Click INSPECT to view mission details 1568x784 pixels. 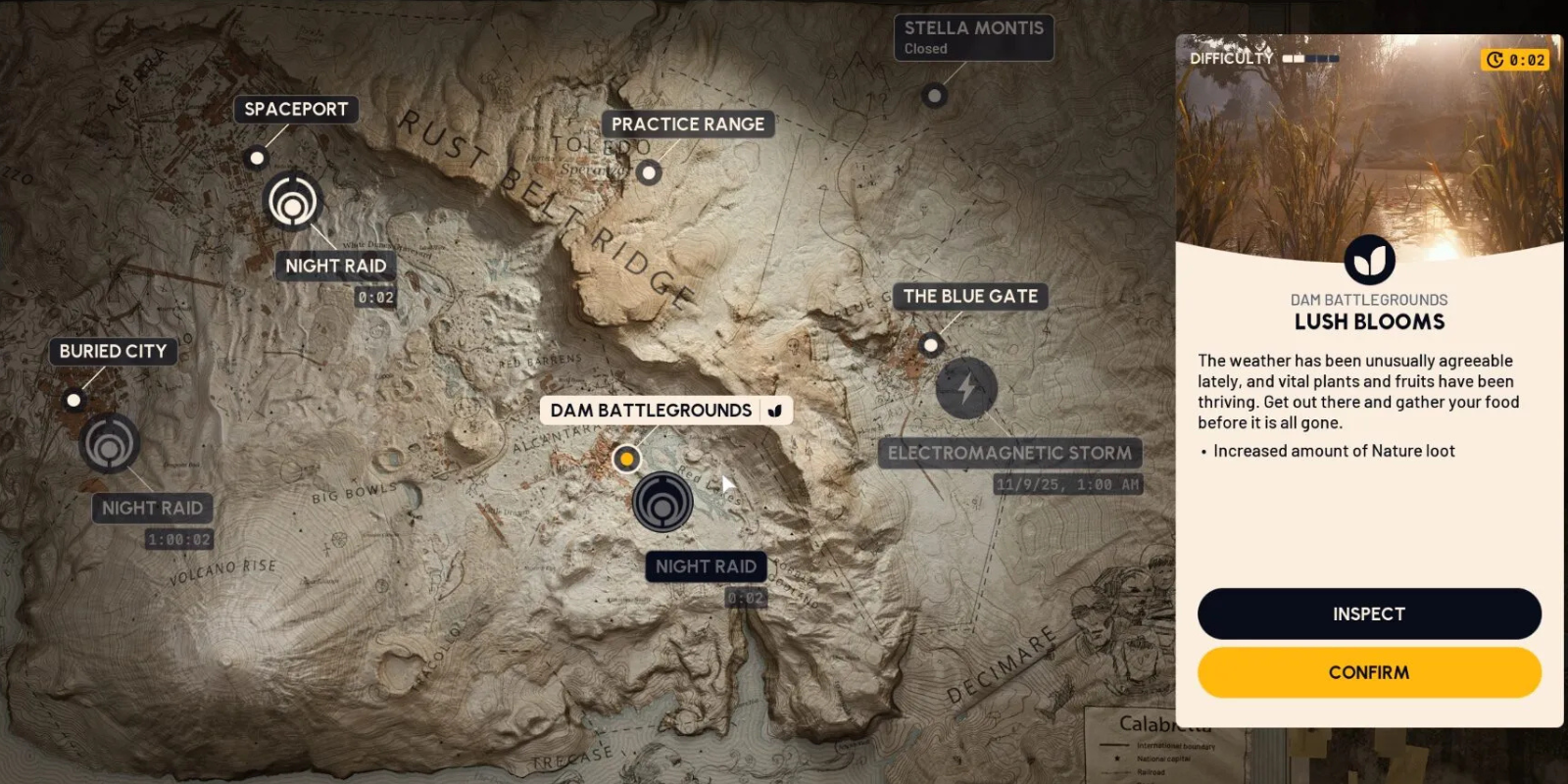[x=1368, y=613]
